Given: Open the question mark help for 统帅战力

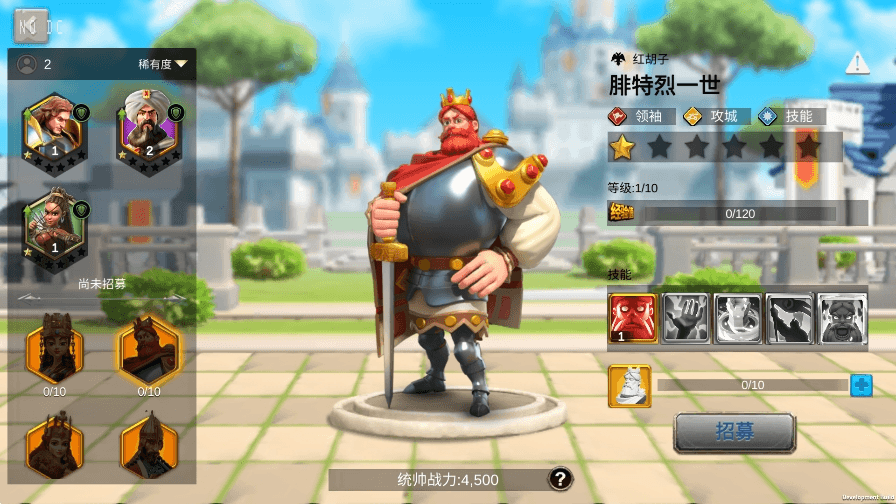Looking at the screenshot, I should (x=561, y=479).
